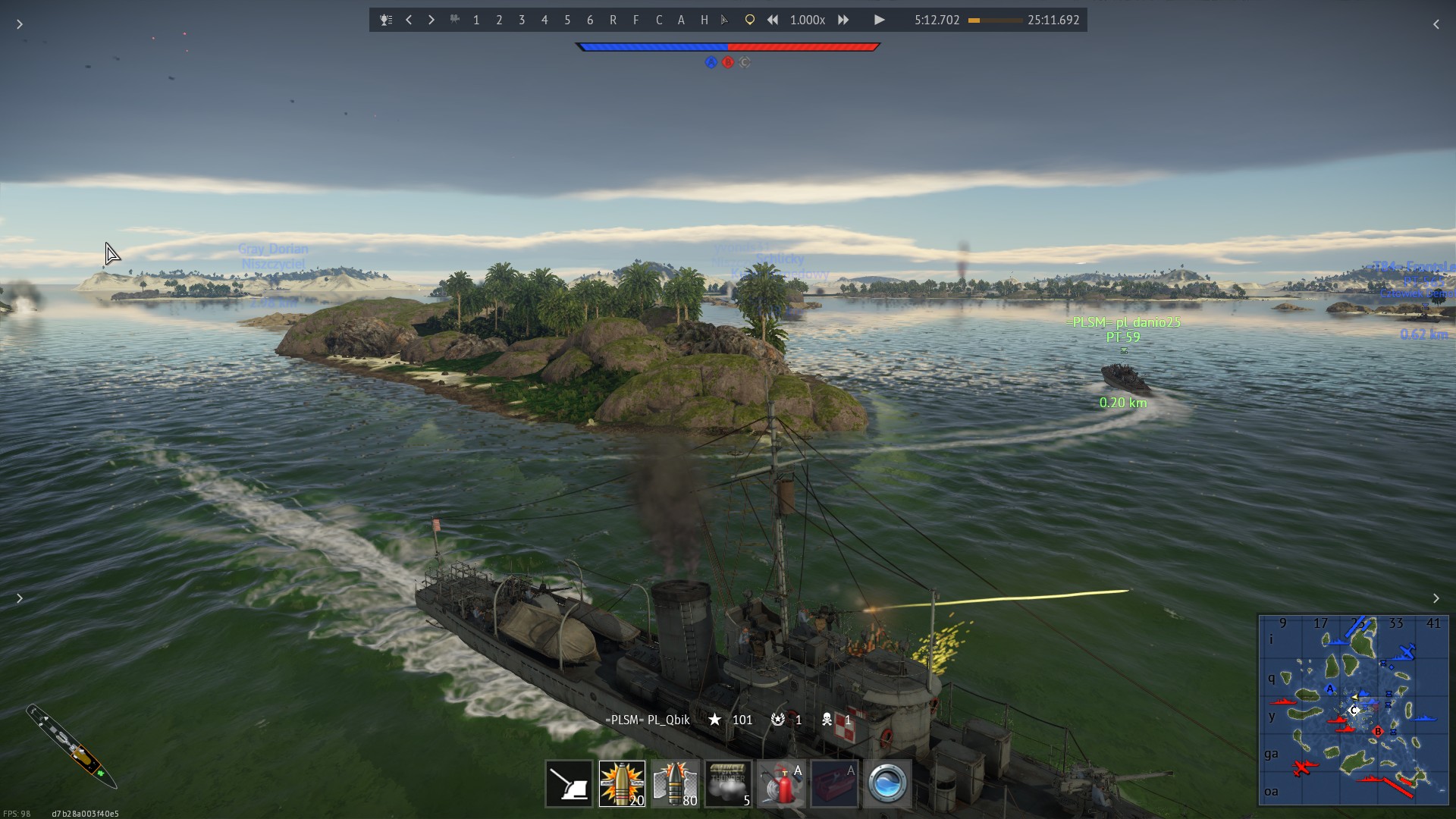
Task: Activate the porthole water pumping action
Action: (x=887, y=783)
